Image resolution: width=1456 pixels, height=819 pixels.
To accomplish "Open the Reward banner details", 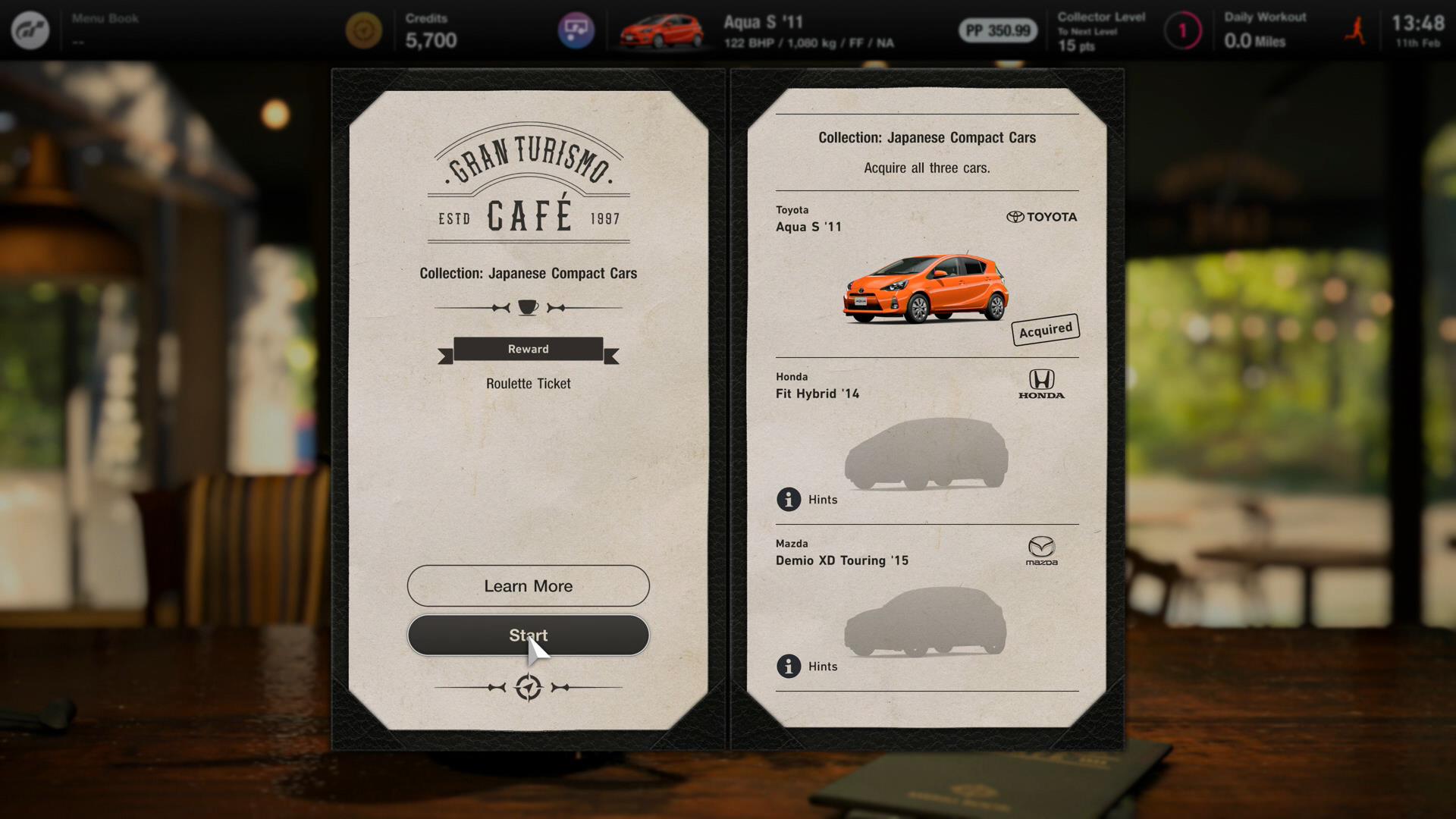I will point(528,349).
